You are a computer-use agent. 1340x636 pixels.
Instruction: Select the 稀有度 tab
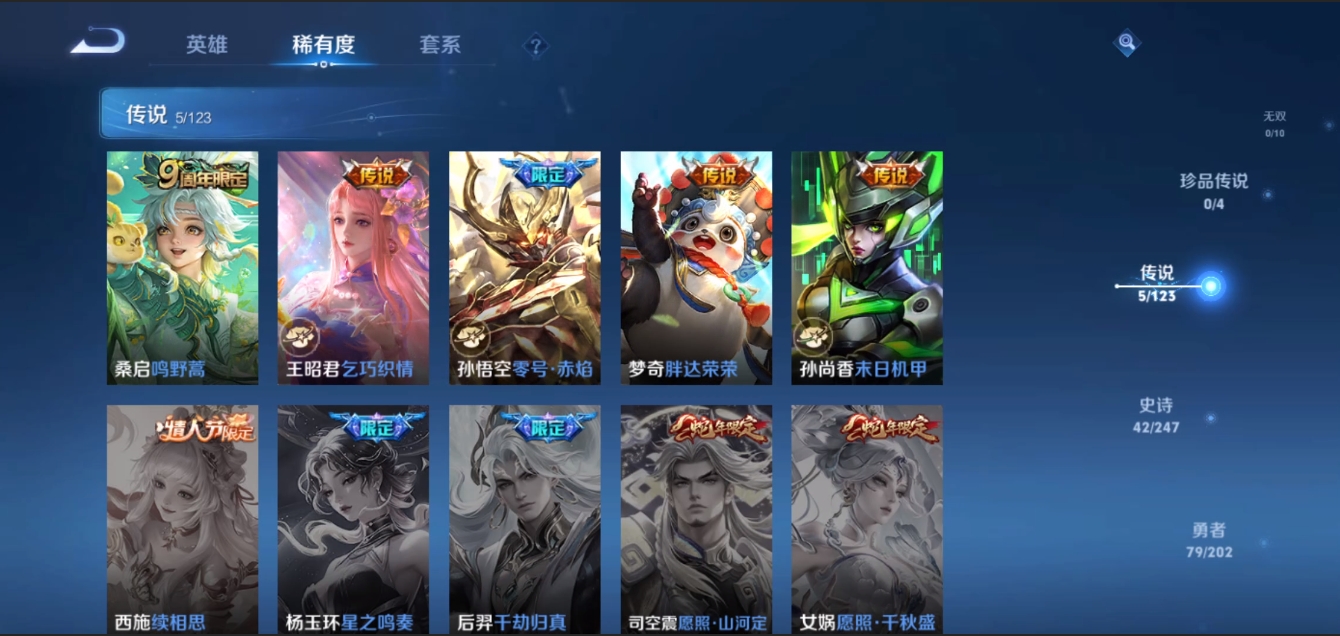[323, 45]
